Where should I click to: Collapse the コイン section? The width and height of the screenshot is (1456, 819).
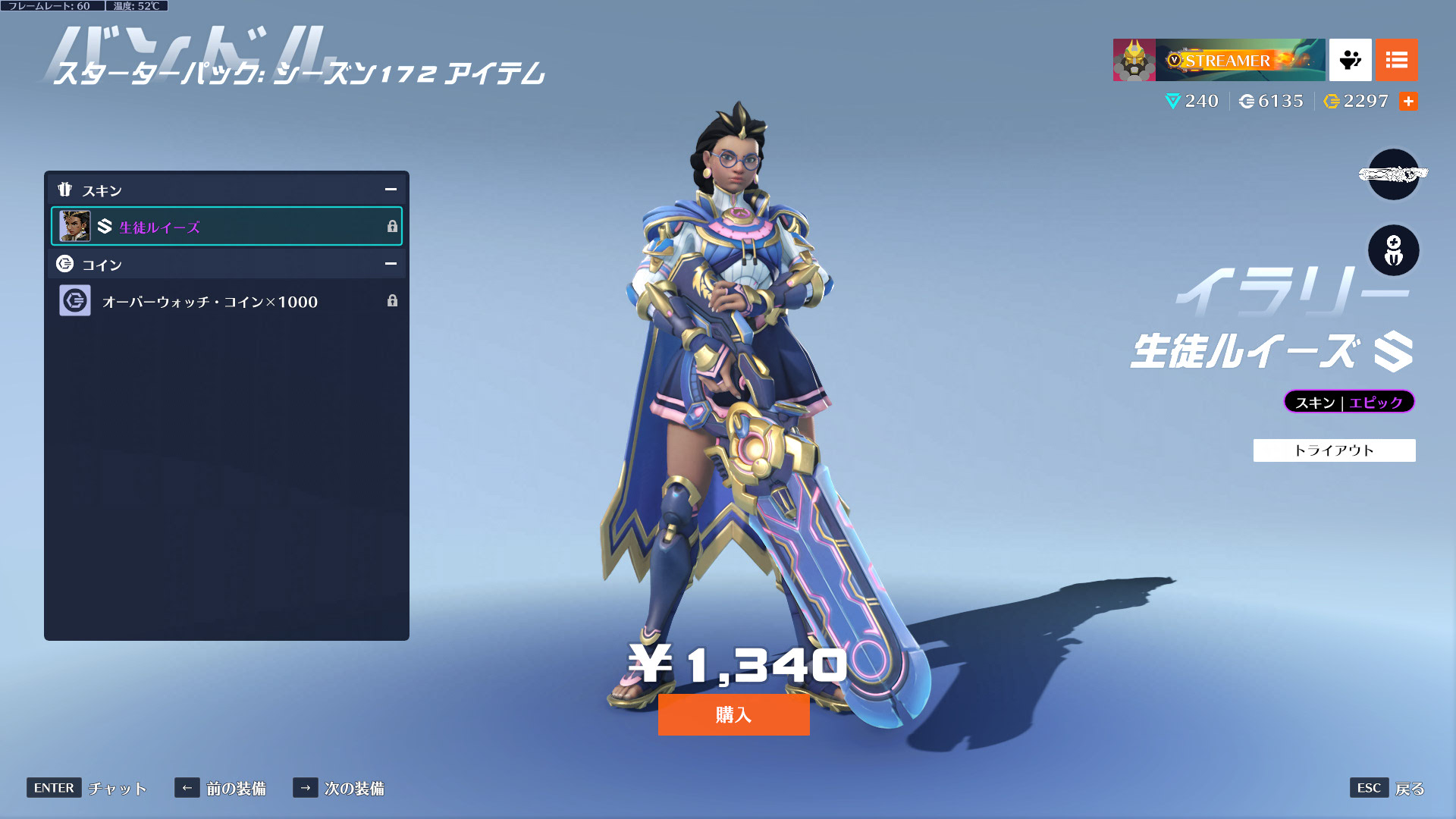coord(391,264)
